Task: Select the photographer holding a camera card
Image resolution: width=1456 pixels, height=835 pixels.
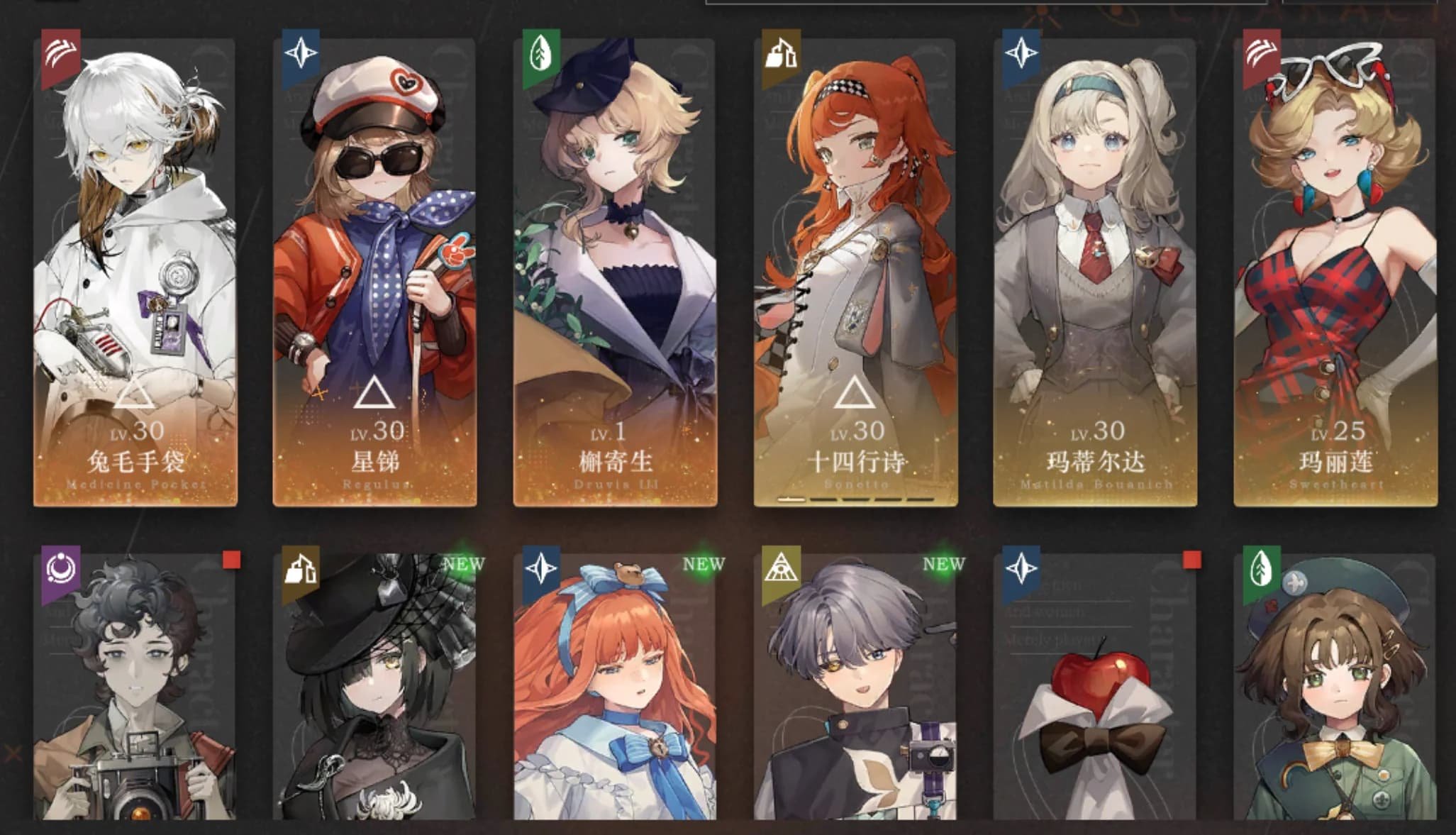Action: (135, 687)
